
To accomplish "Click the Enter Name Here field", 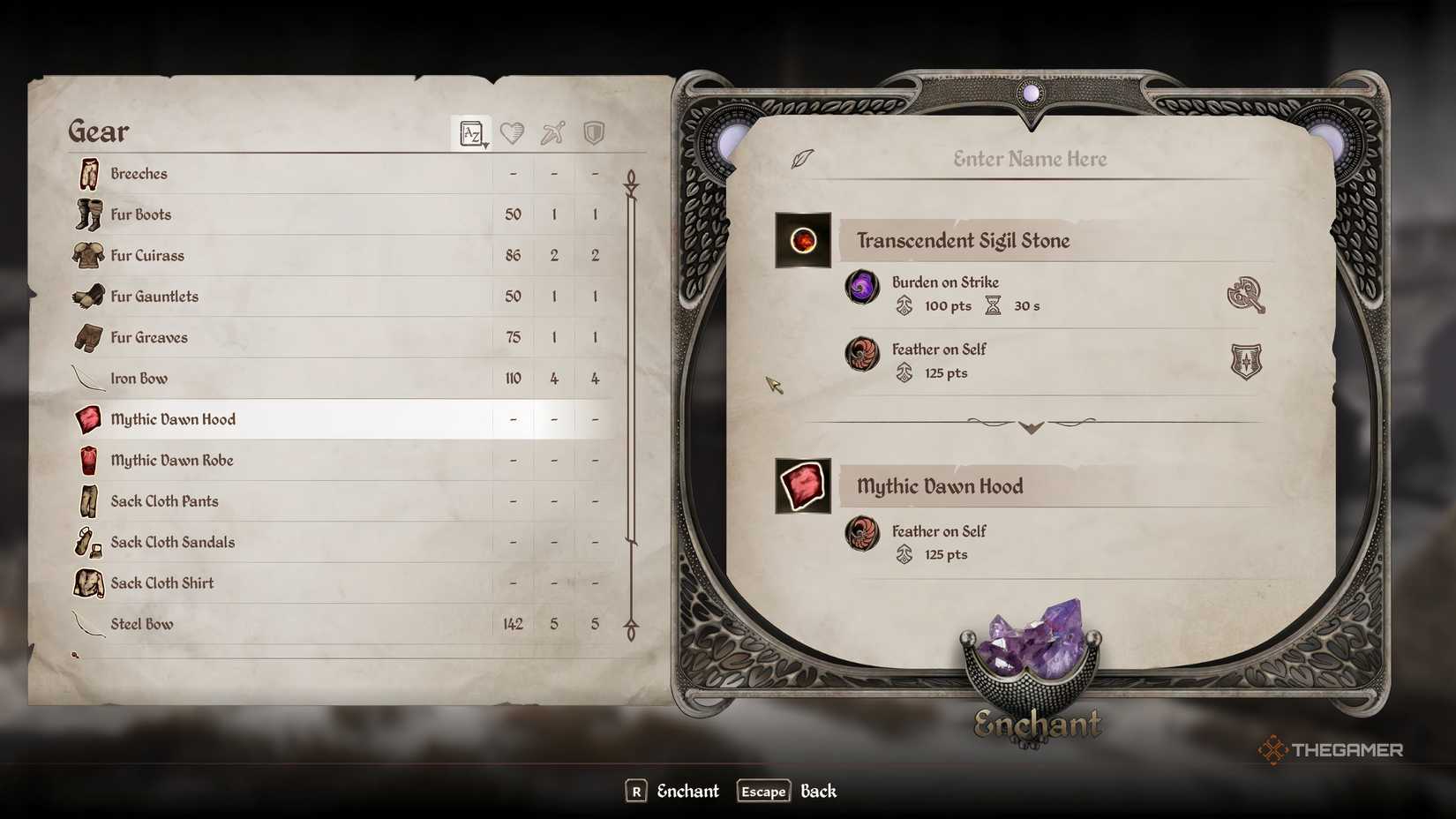I will click(1029, 159).
